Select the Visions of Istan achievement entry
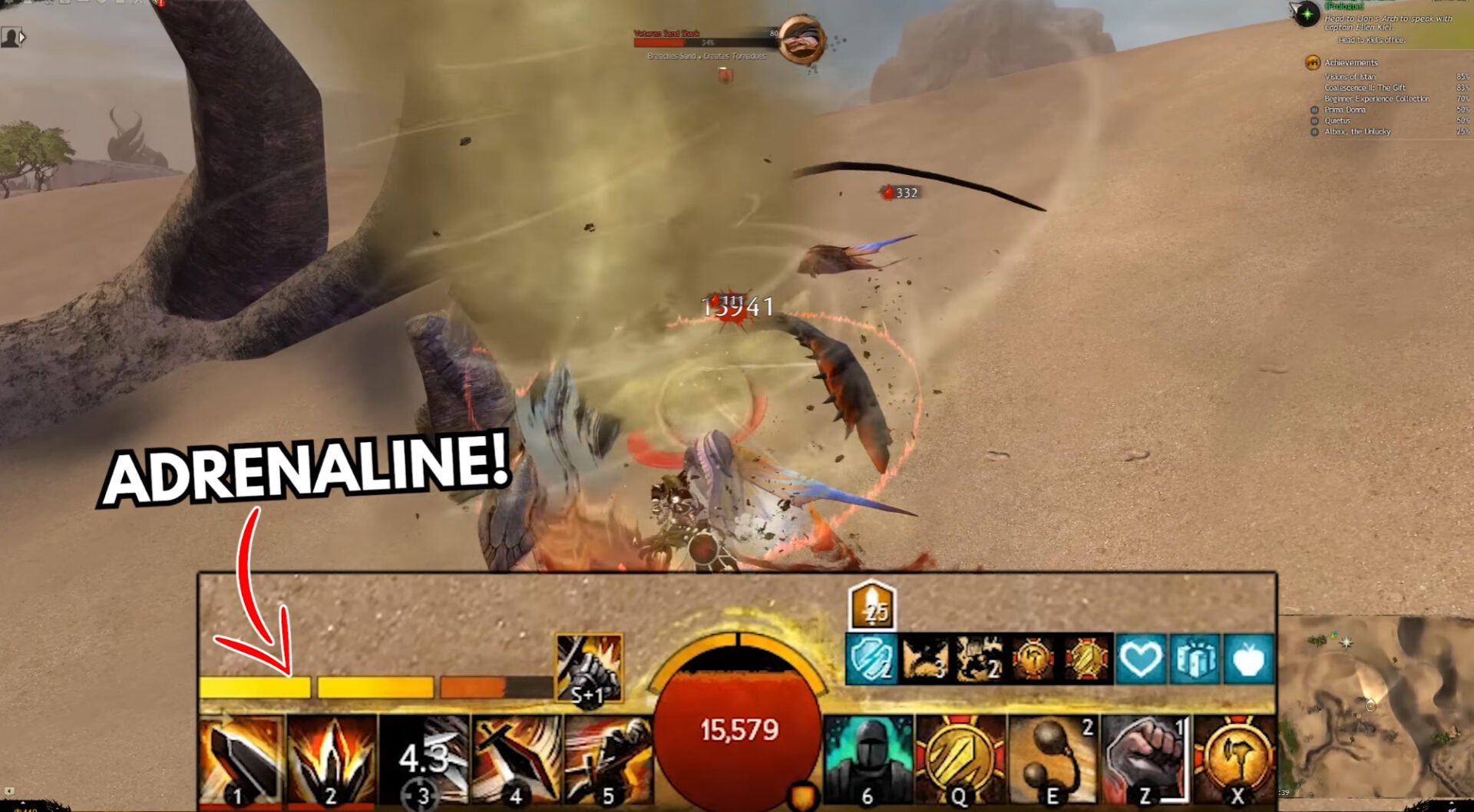This screenshot has height=812, width=1474. coord(1353,77)
